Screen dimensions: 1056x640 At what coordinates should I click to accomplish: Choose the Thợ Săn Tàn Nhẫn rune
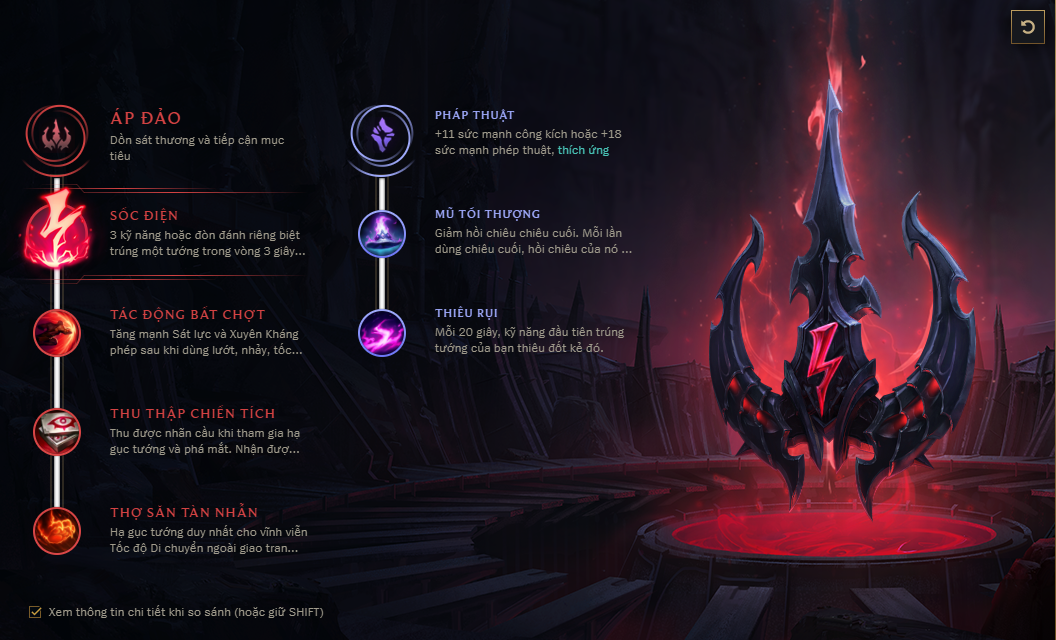57,530
